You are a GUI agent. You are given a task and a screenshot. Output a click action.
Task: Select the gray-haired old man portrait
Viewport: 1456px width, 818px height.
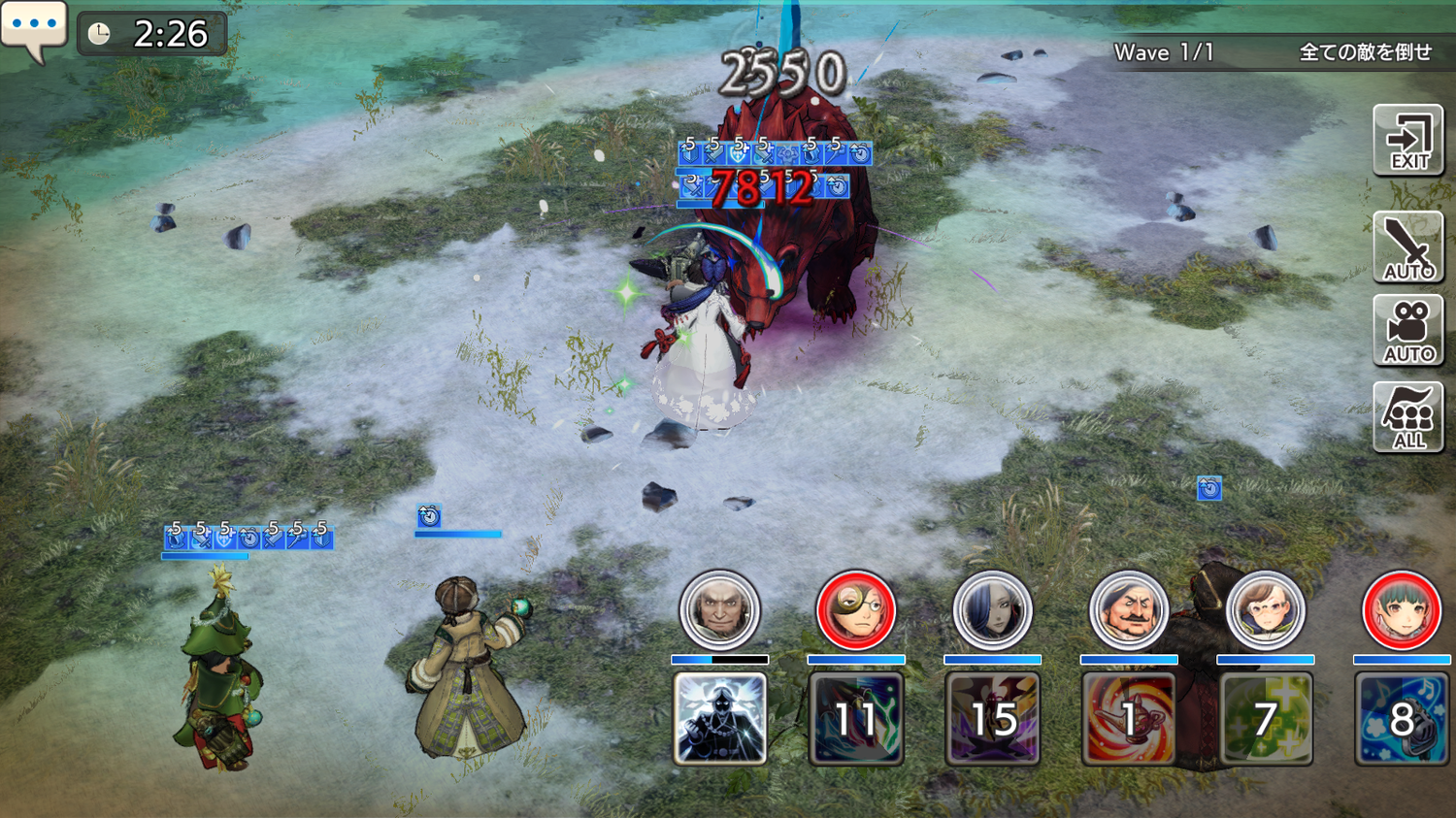click(x=720, y=610)
